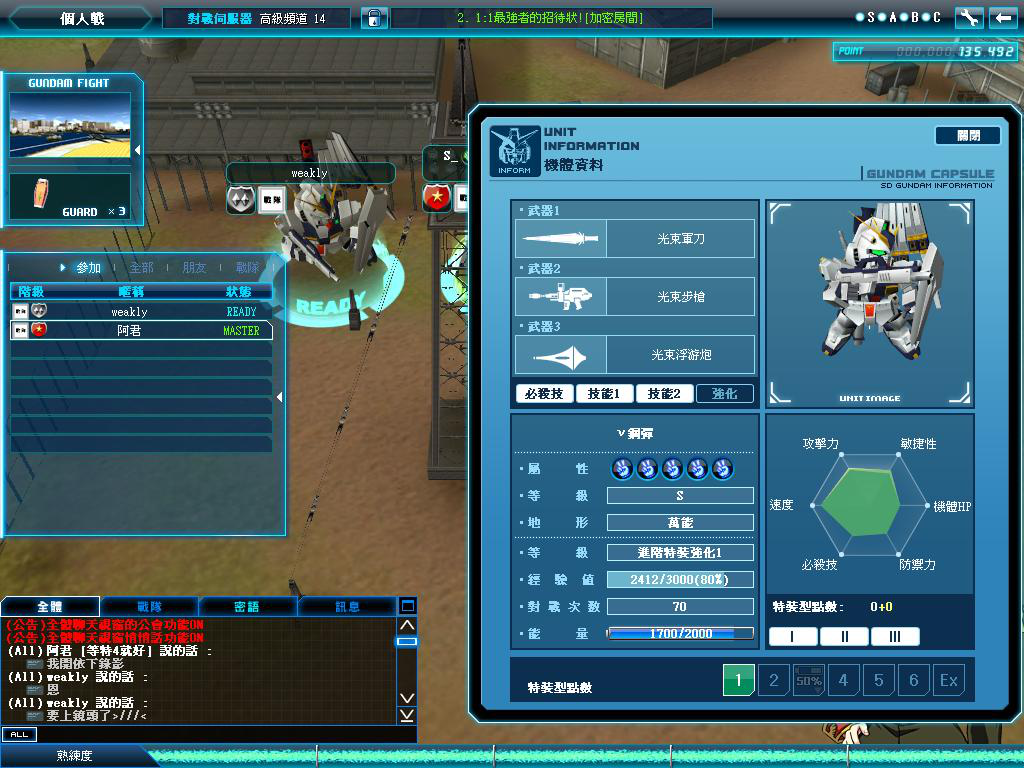Image resolution: width=1024 pixels, height=768 pixels.
Task: Show the 全部 player list tab
Action: [141, 268]
